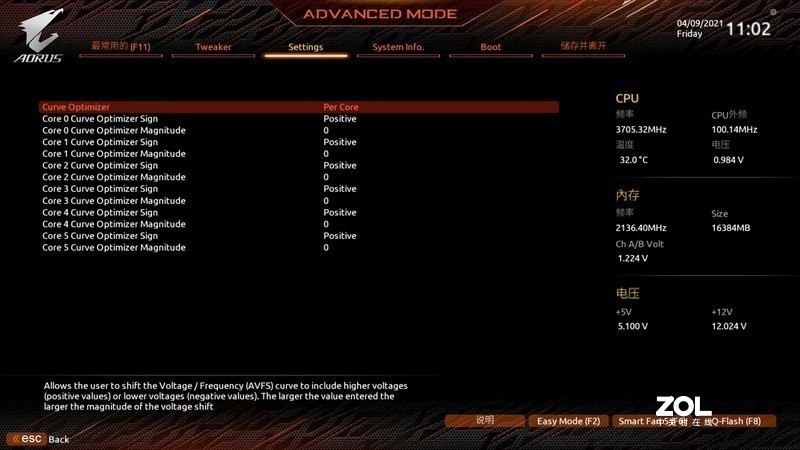
Task: Select the Curve Optimizer Per Core row
Action: click(298, 107)
